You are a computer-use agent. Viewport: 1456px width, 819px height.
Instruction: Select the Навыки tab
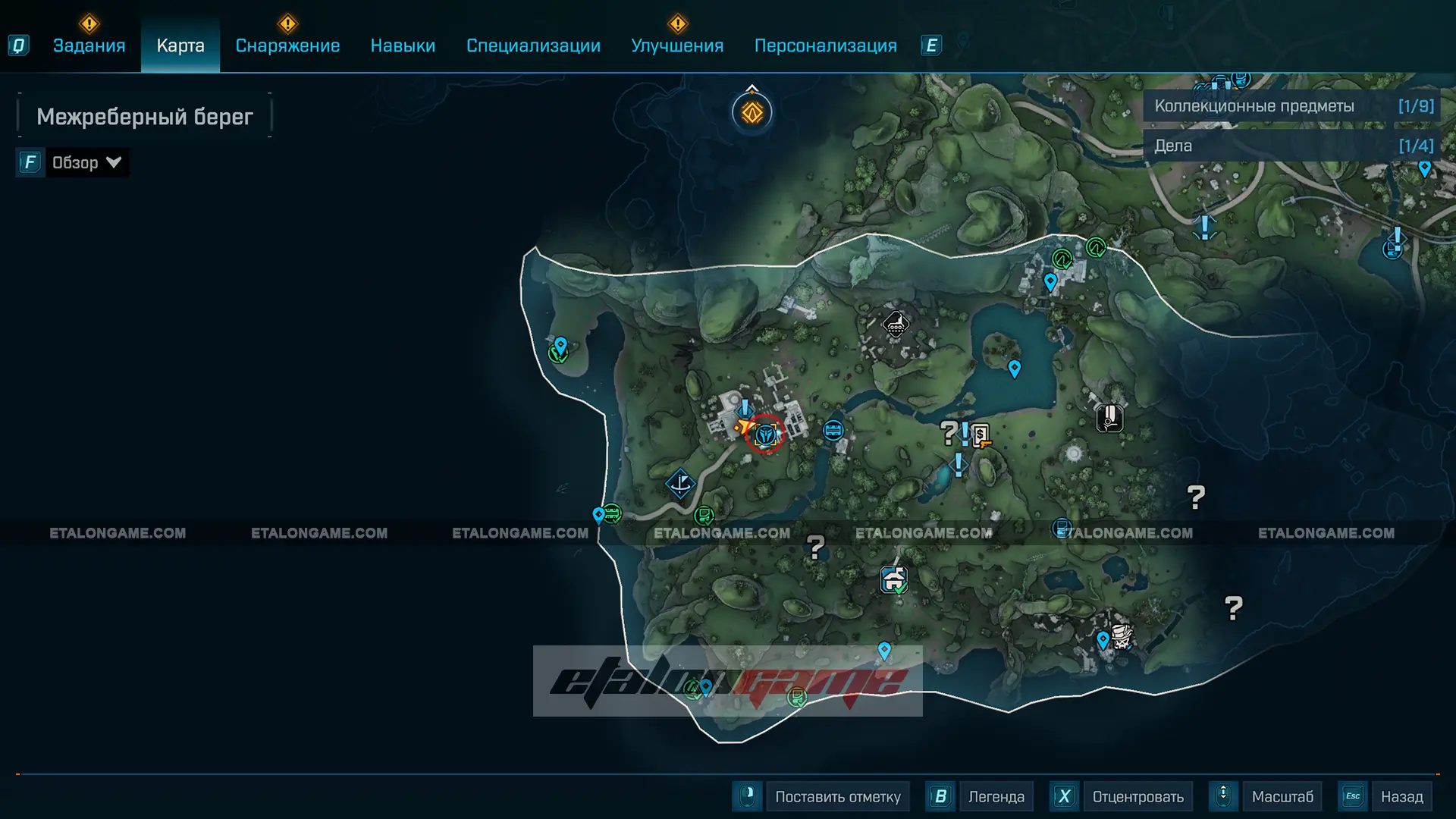click(403, 45)
